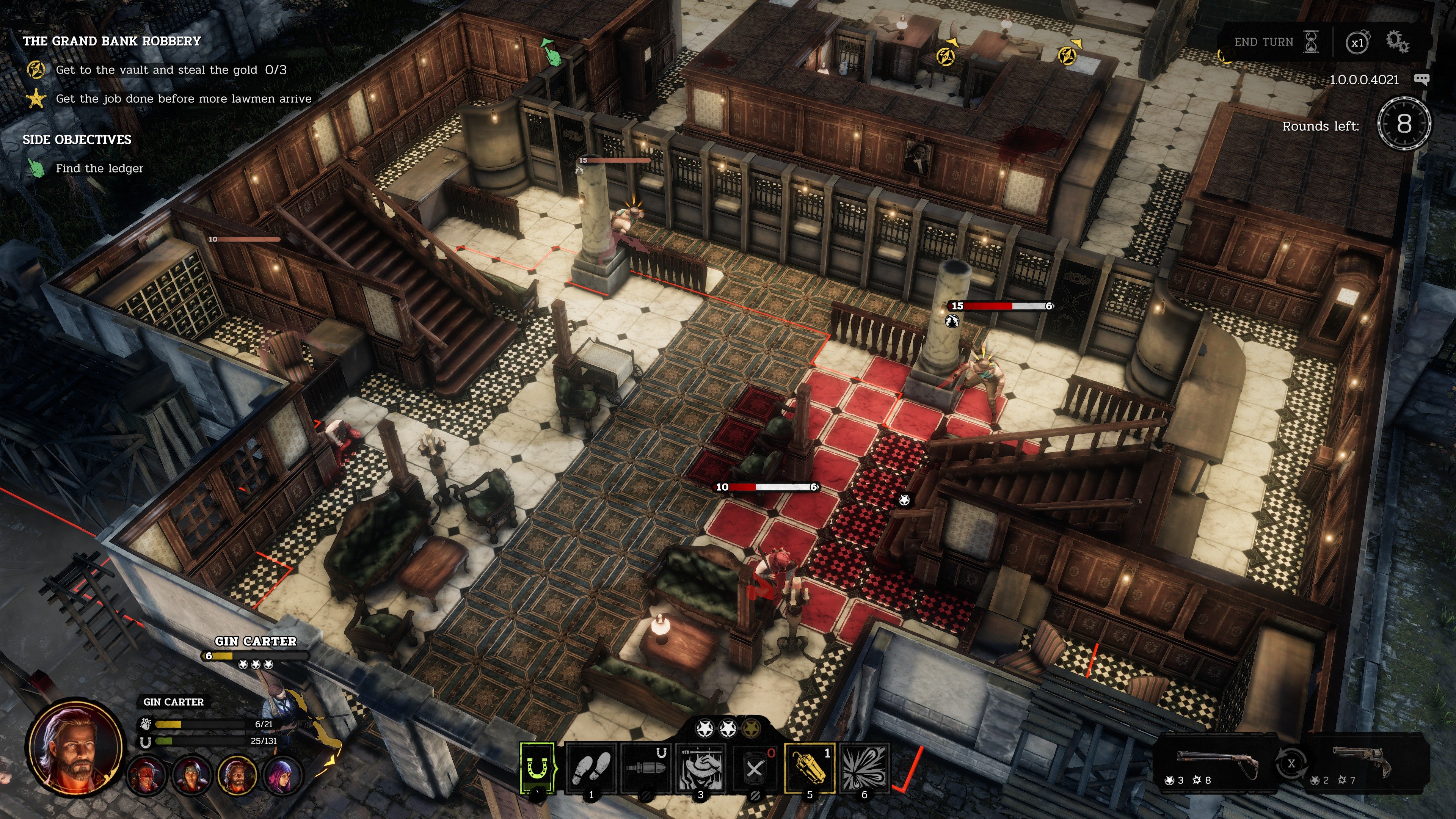1456x819 pixels.
Task: Select the green horseshoe luck ability
Action: coord(538,768)
